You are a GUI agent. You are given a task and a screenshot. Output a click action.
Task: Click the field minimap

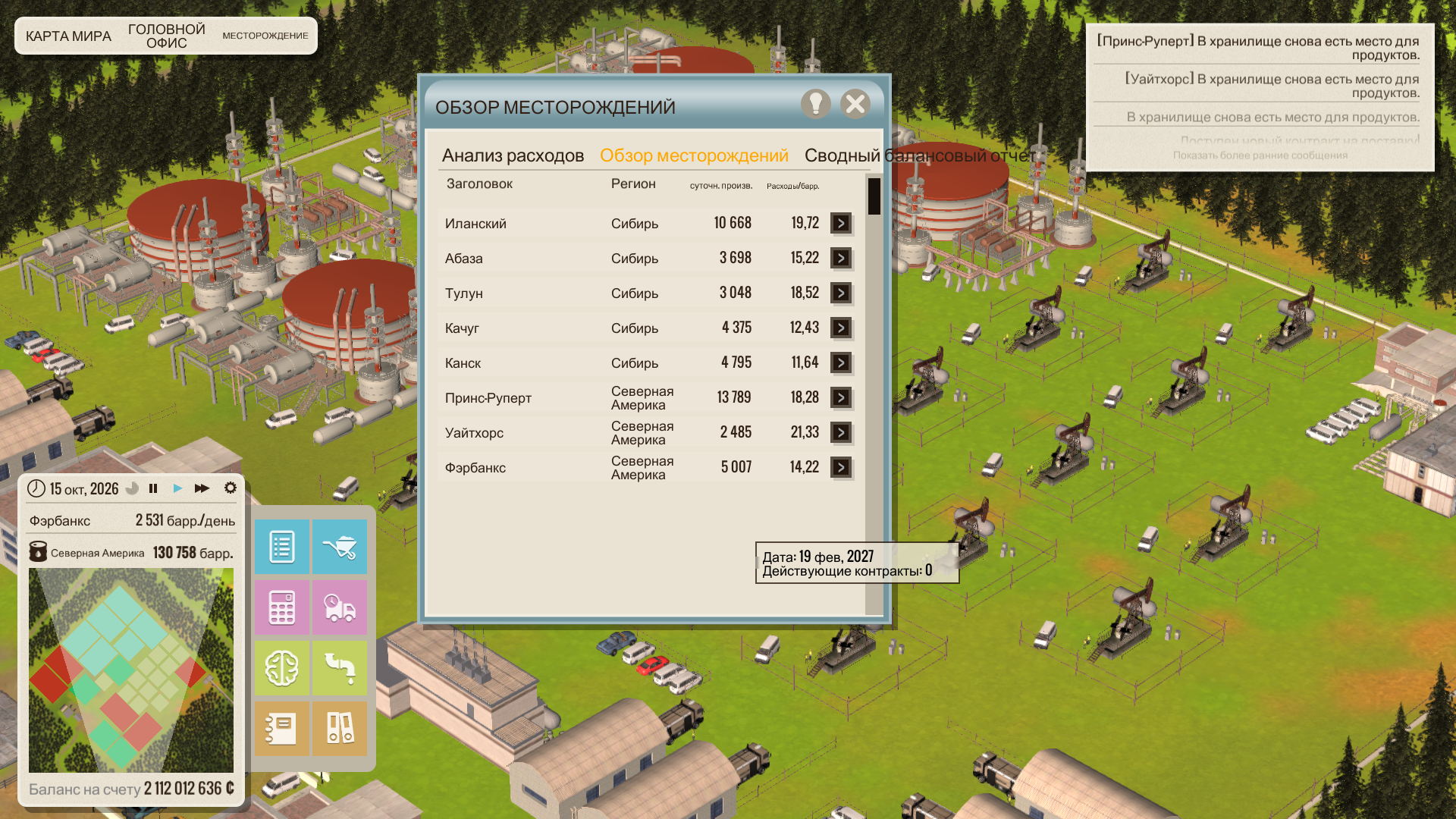point(131,670)
